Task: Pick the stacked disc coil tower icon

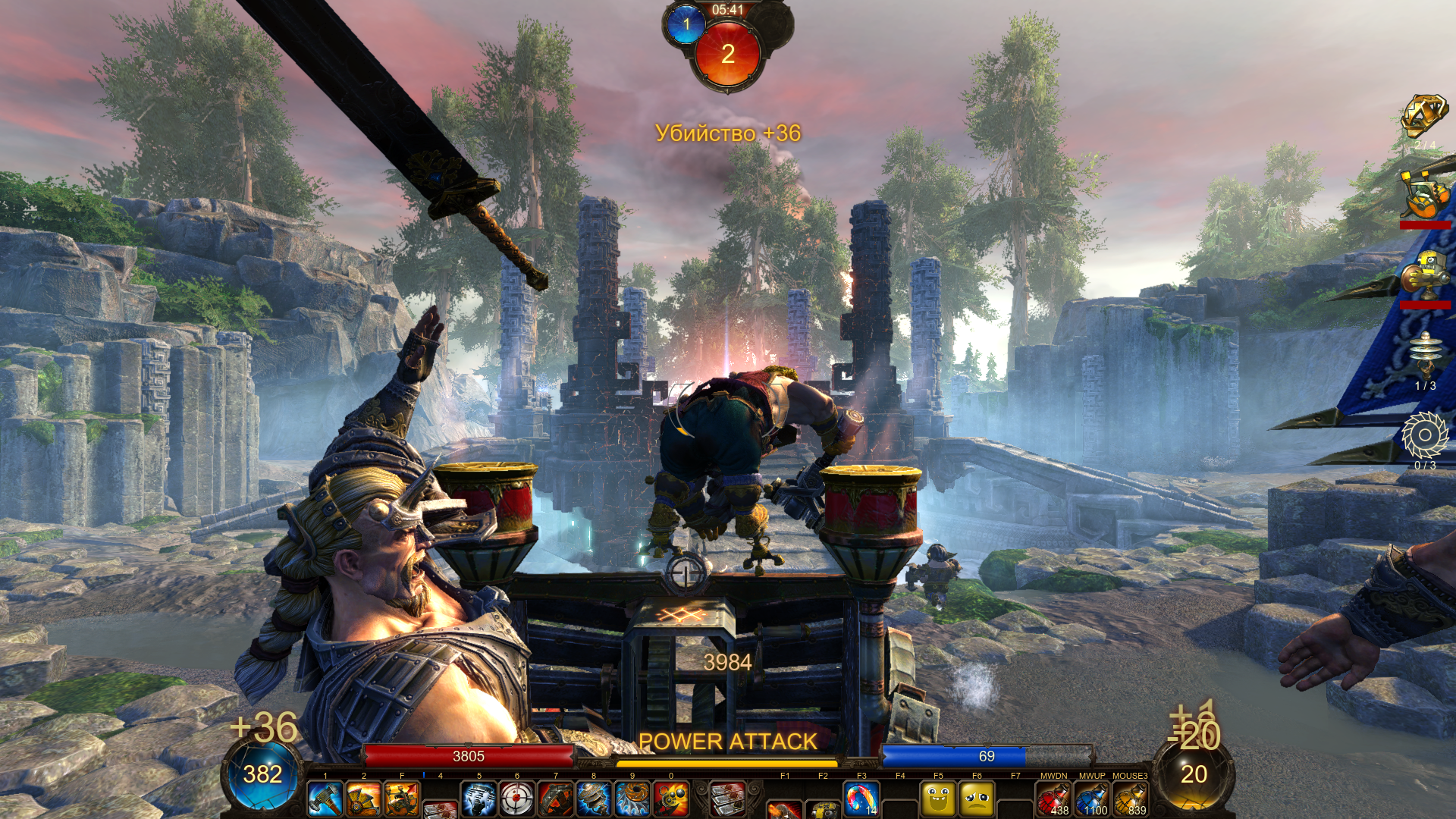Action: click(1424, 355)
